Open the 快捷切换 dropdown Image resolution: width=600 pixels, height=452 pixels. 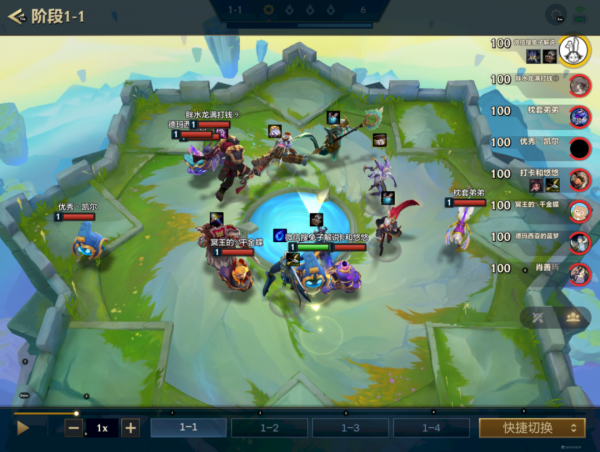(531, 428)
